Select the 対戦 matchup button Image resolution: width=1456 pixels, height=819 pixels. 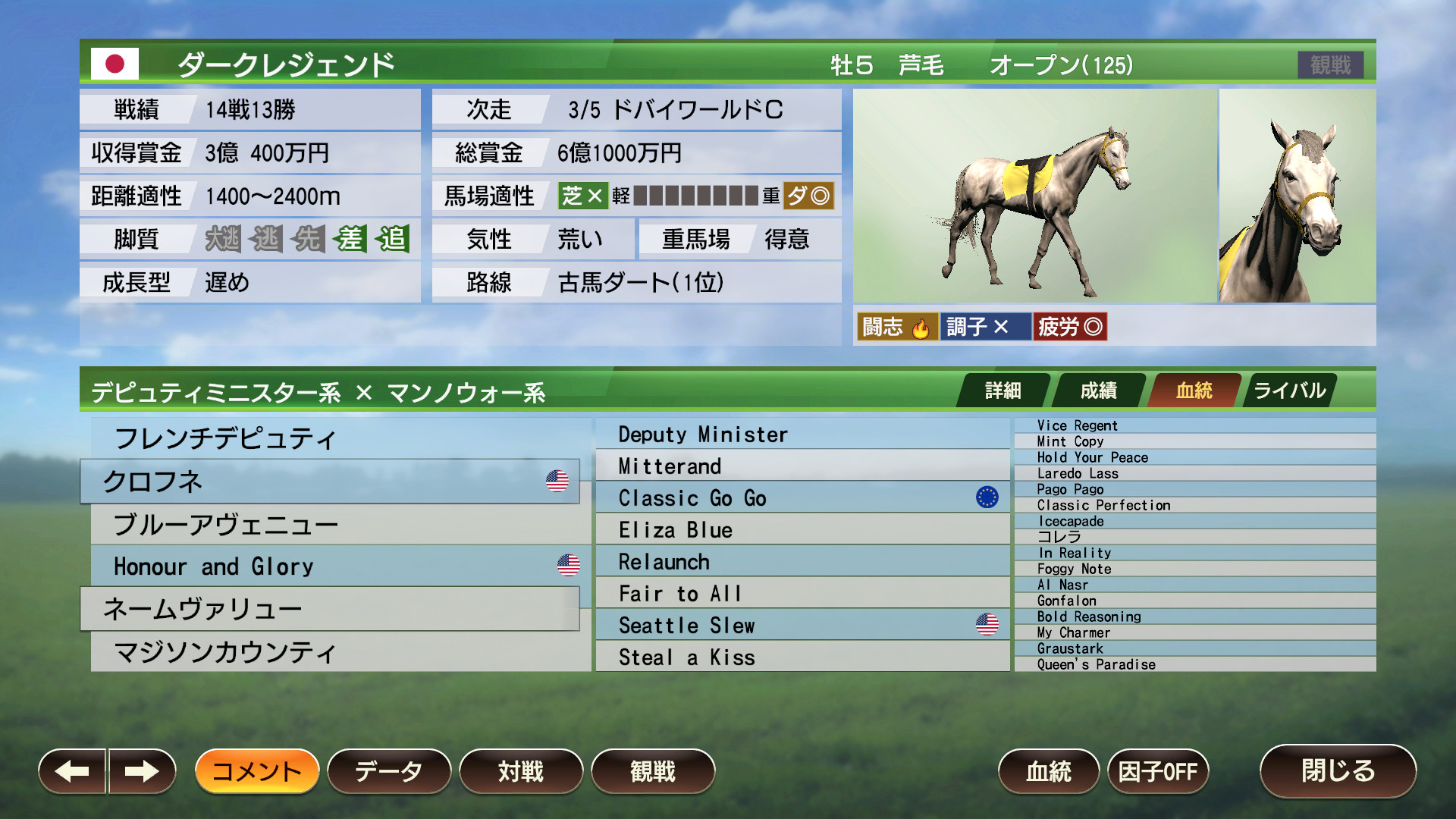tap(521, 770)
